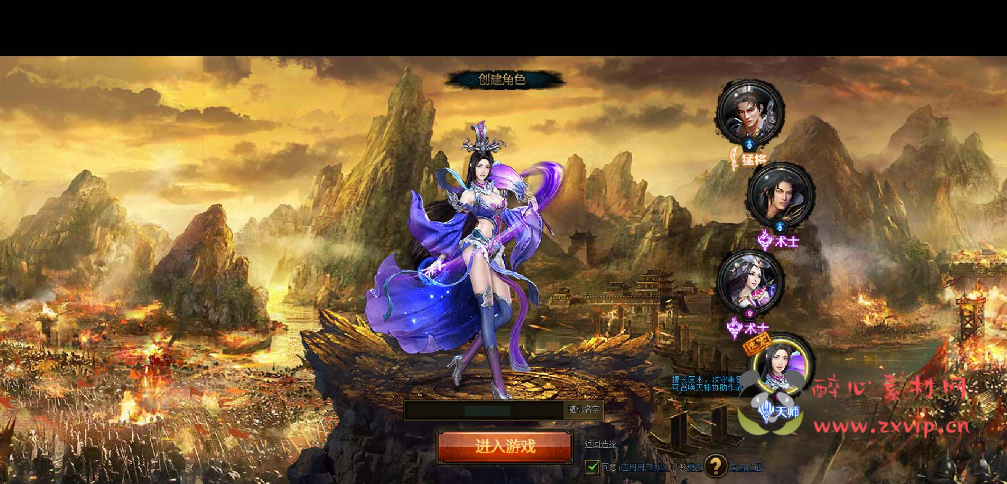Toggle the user agreement checkbox

tap(593, 466)
